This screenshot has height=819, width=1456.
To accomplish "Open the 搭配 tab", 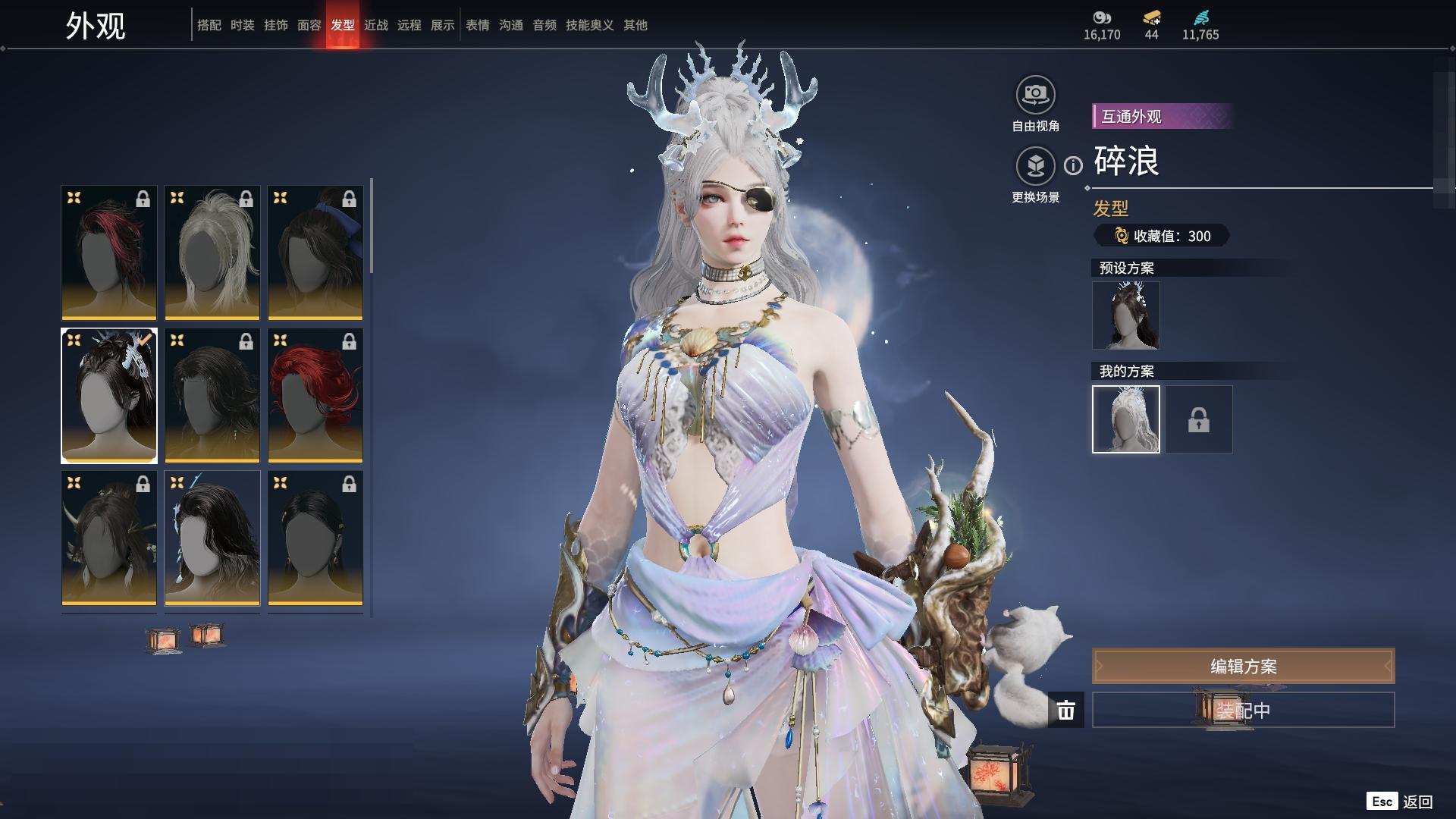I will 209,25.
